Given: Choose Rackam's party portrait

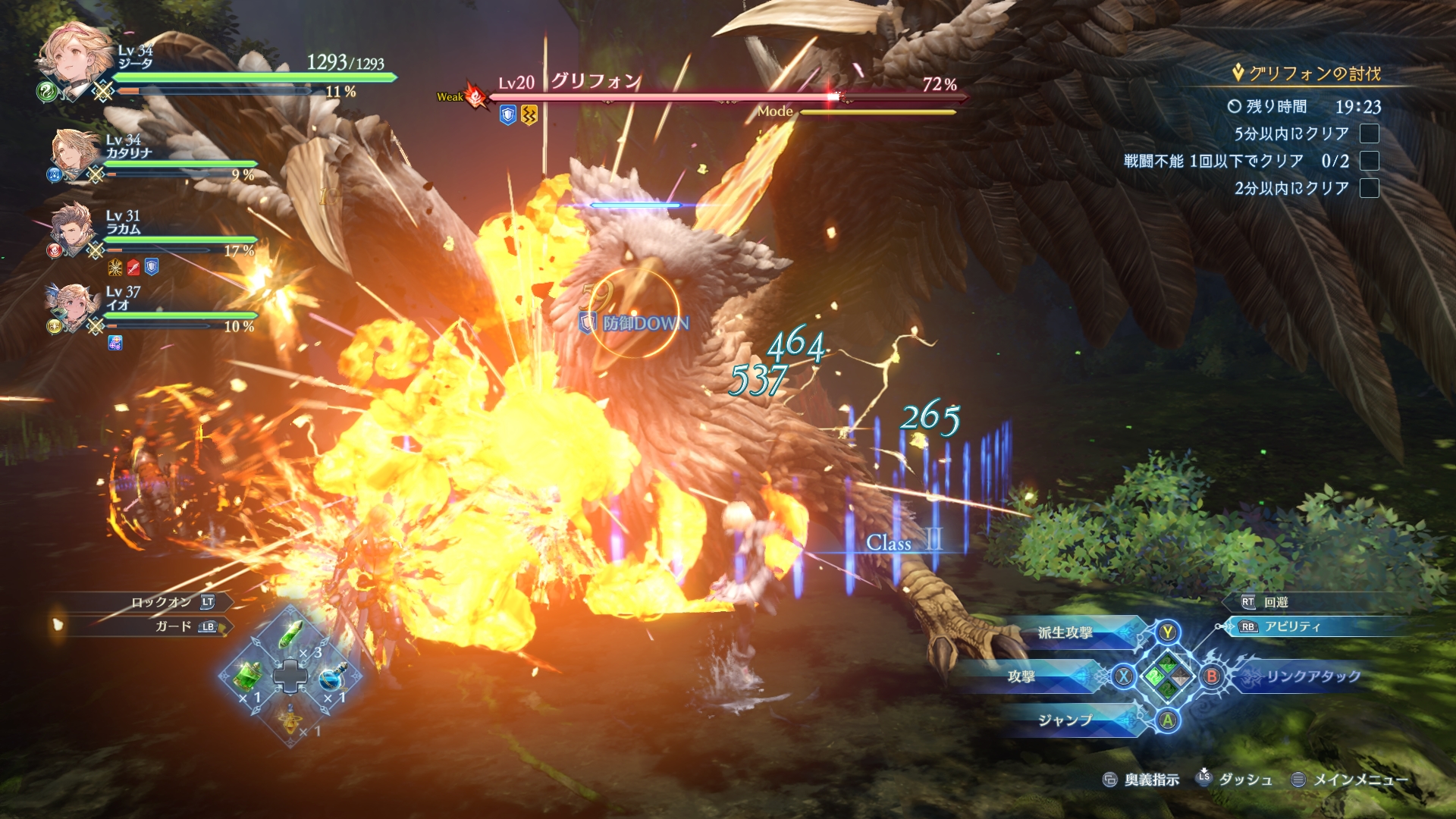Looking at the screenshot, I should pyautogui.click(x=73, y=227).
